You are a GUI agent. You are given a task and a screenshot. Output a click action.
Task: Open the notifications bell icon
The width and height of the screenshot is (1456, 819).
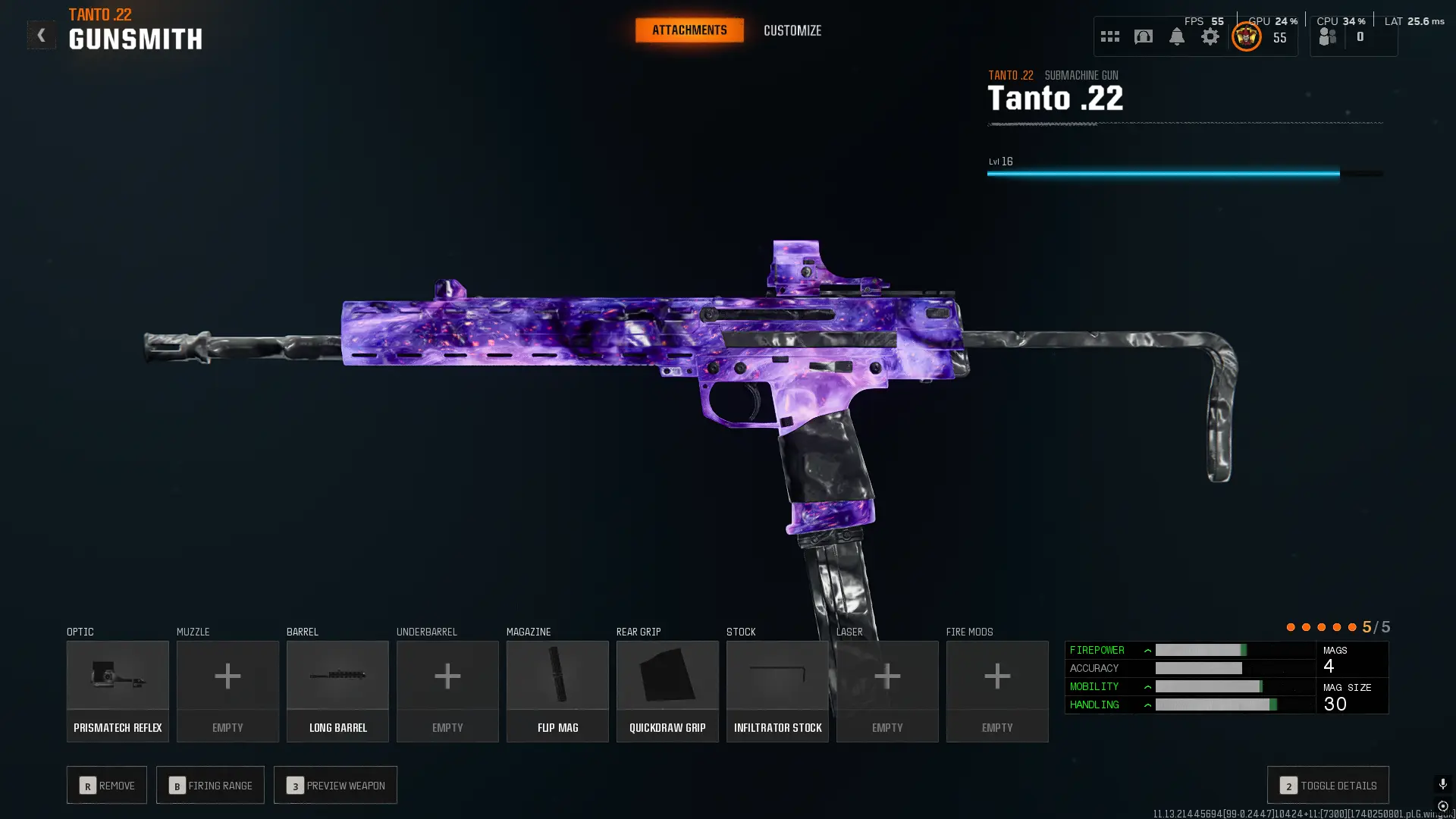tap(1177, 36)
